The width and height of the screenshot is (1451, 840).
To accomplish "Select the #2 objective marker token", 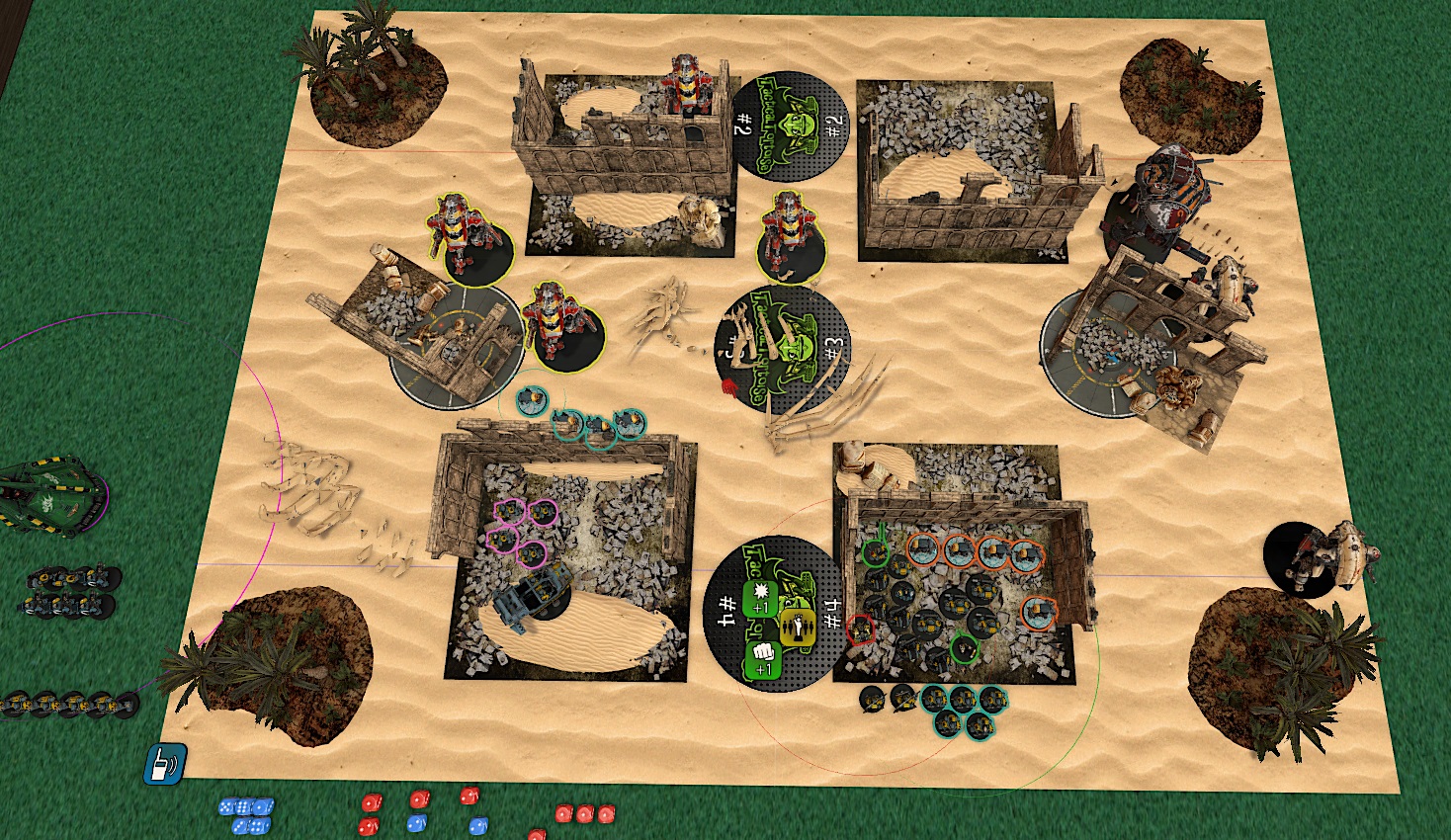I will (791, 125).
